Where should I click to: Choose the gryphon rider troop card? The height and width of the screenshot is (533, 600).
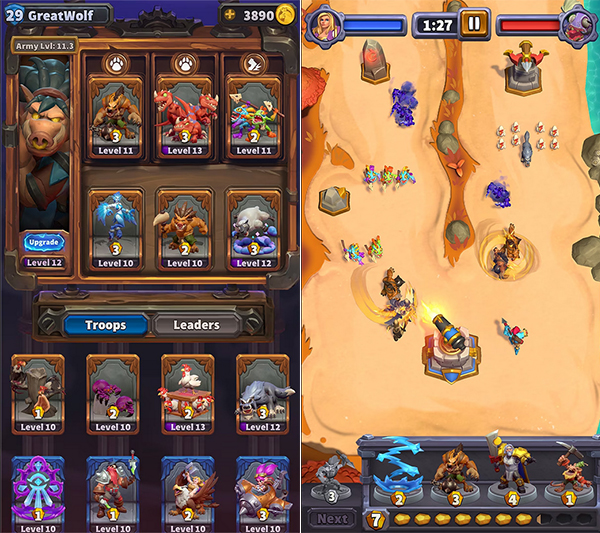tap(187, 490)
